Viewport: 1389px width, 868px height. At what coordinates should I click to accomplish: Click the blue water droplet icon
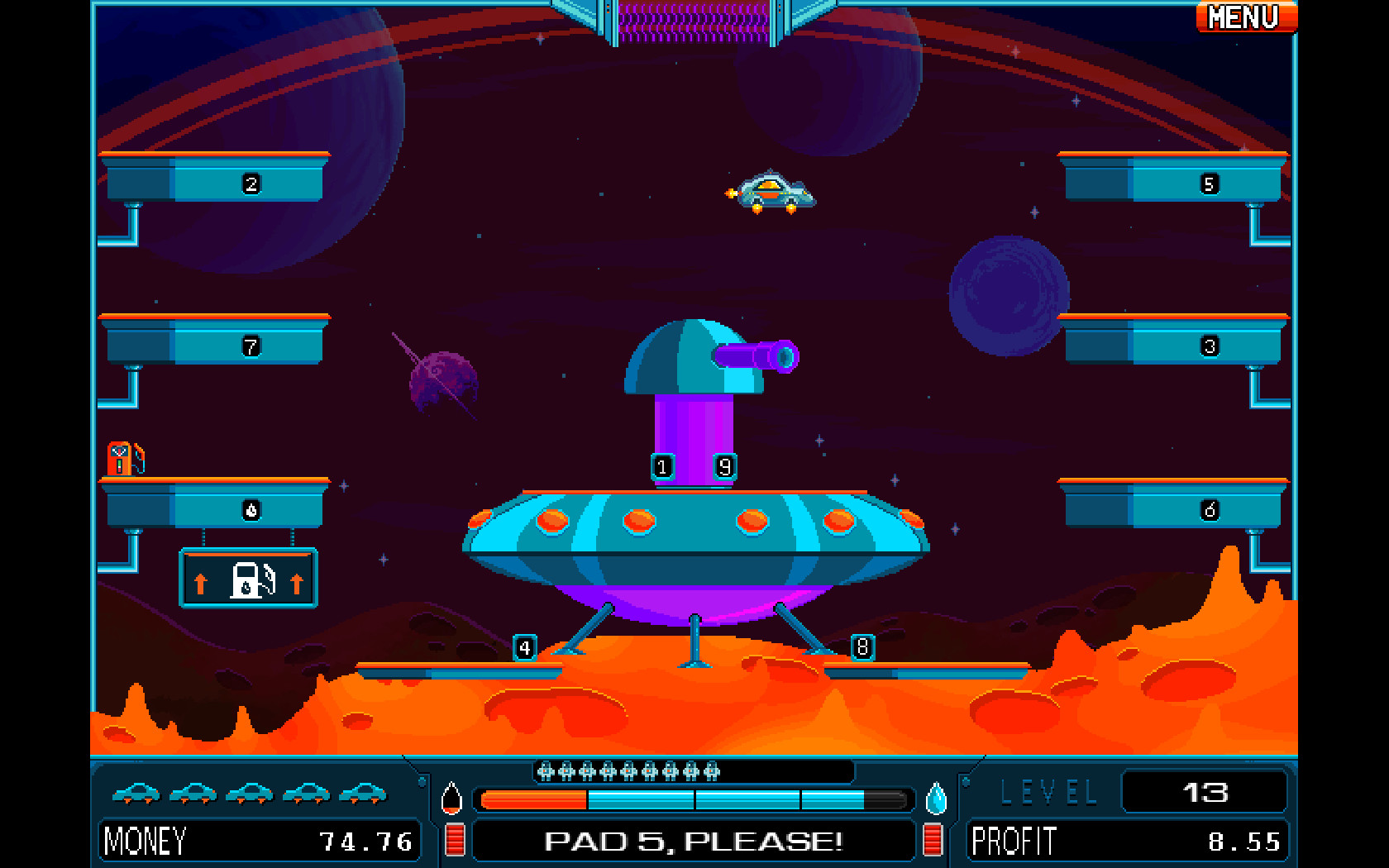937,799
